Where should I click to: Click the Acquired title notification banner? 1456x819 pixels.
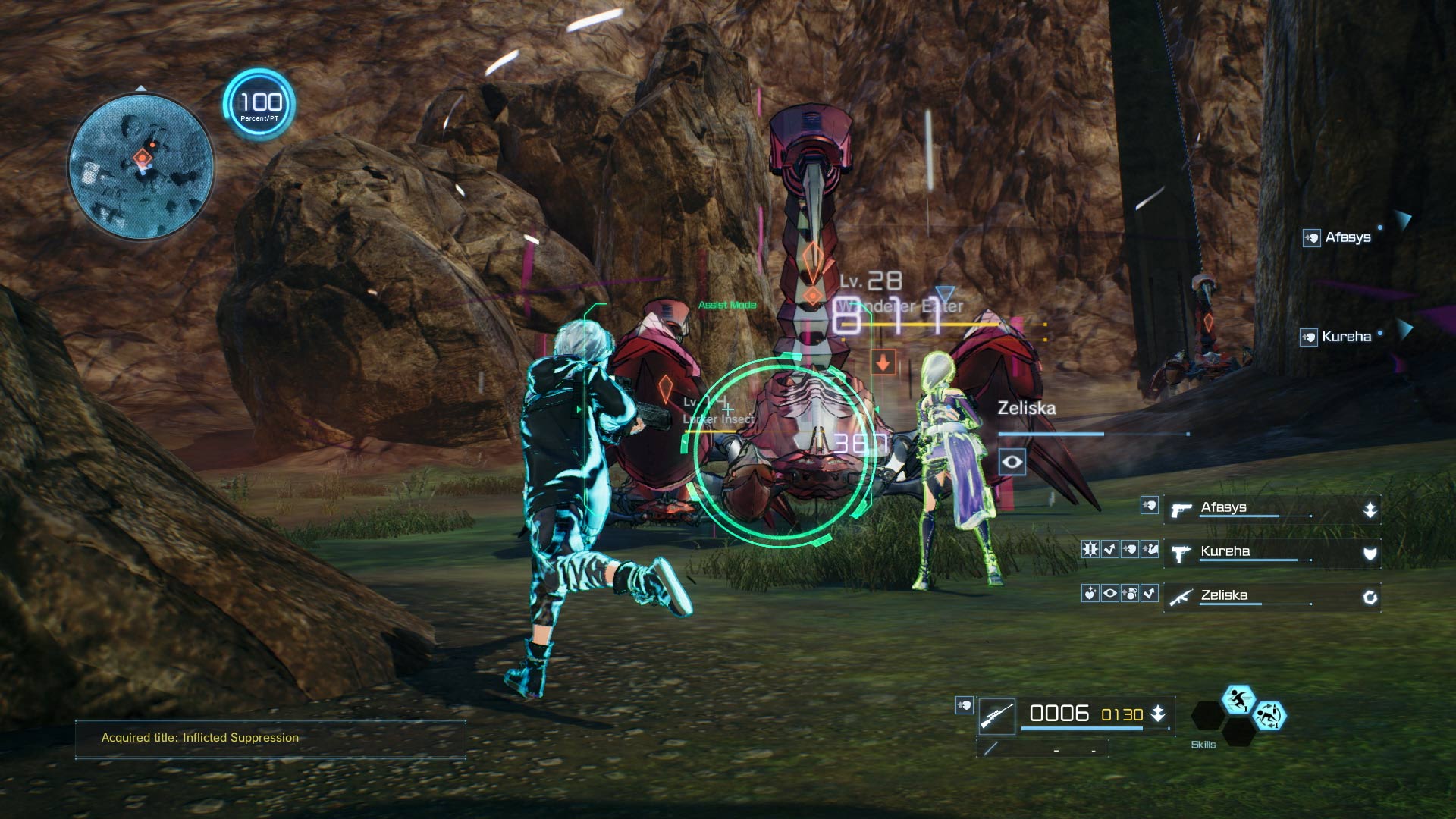(x=269, y=736)
